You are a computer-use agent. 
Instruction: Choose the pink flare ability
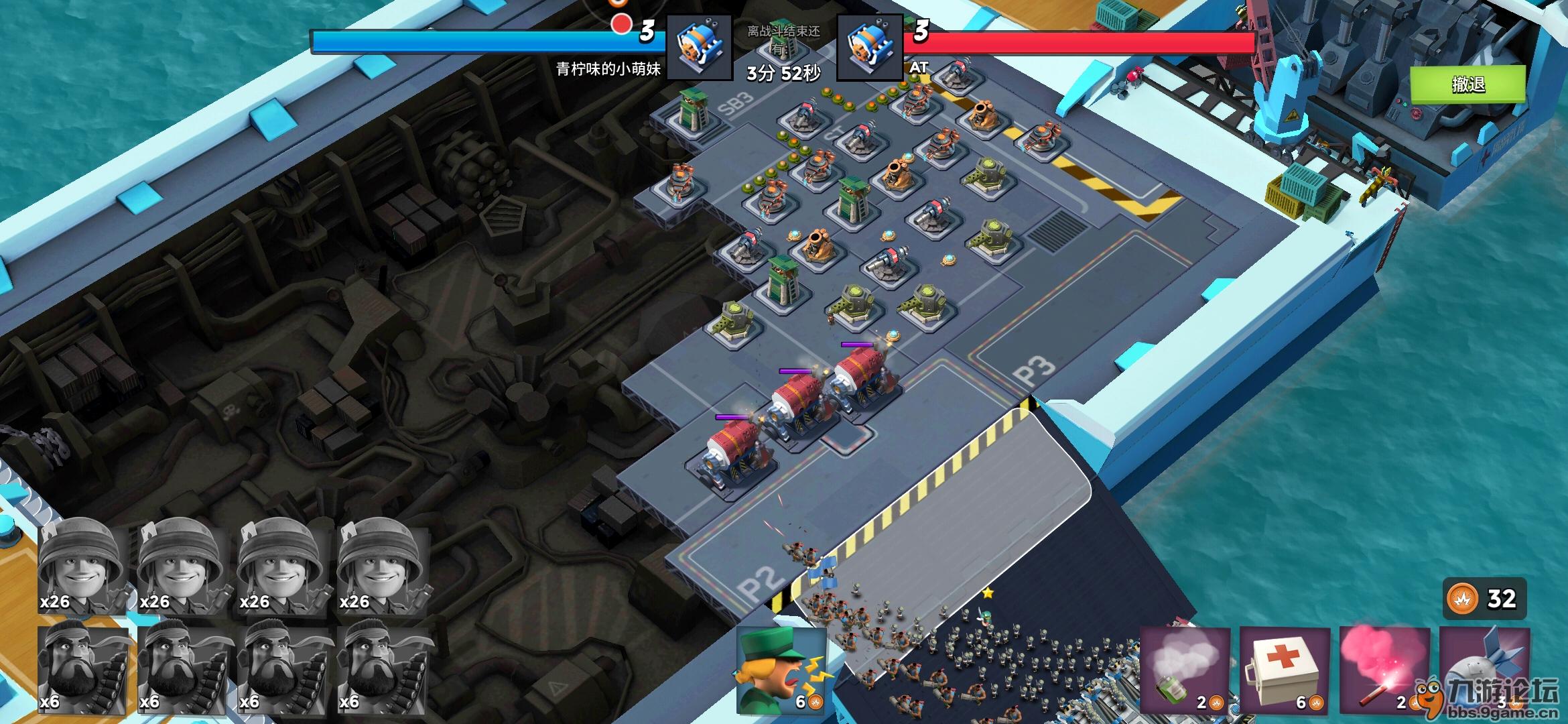1384,670
